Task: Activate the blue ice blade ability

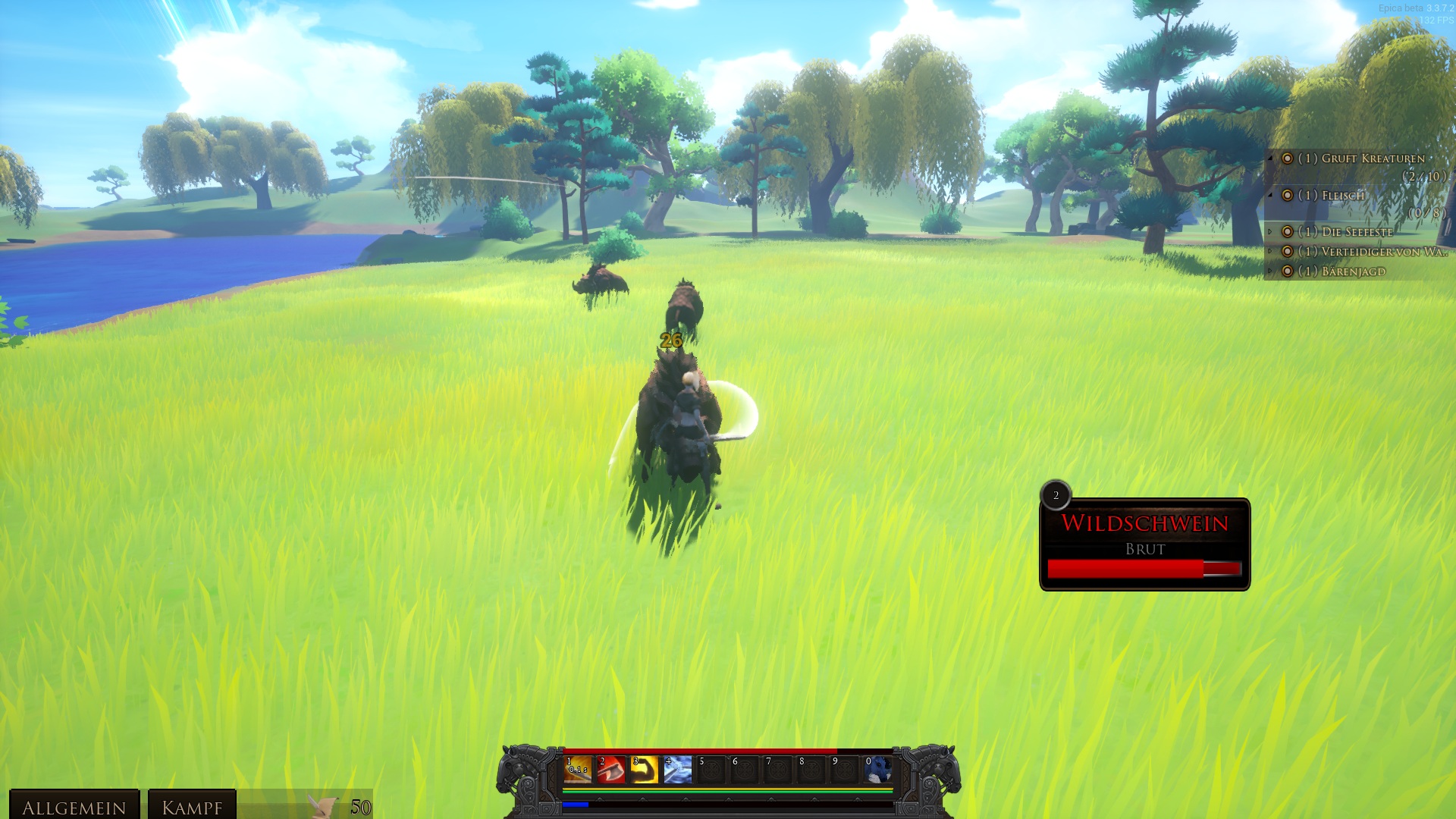Action: 678,770
